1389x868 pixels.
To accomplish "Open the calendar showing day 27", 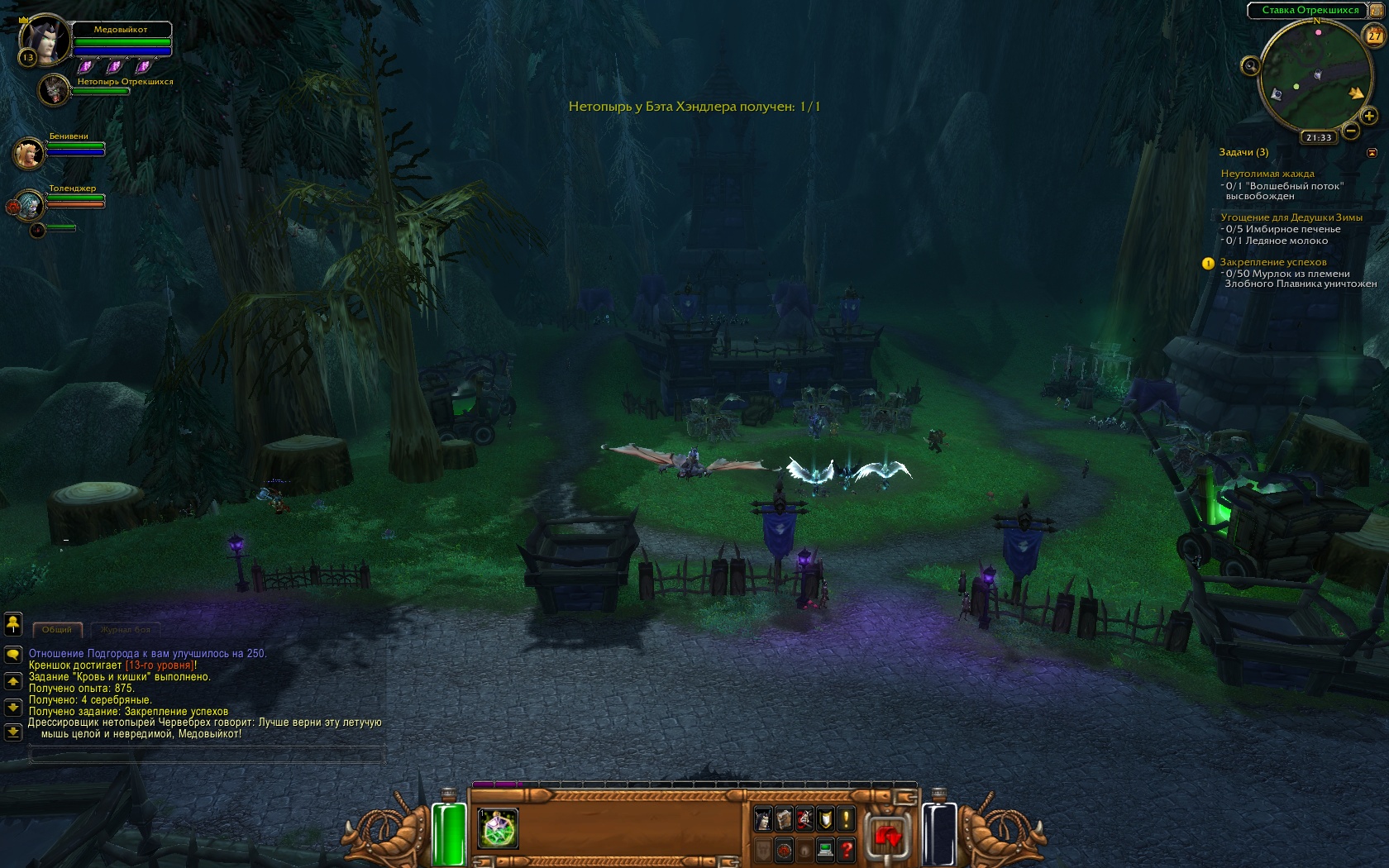I will pyautogui.click(x=1374, y=36).
